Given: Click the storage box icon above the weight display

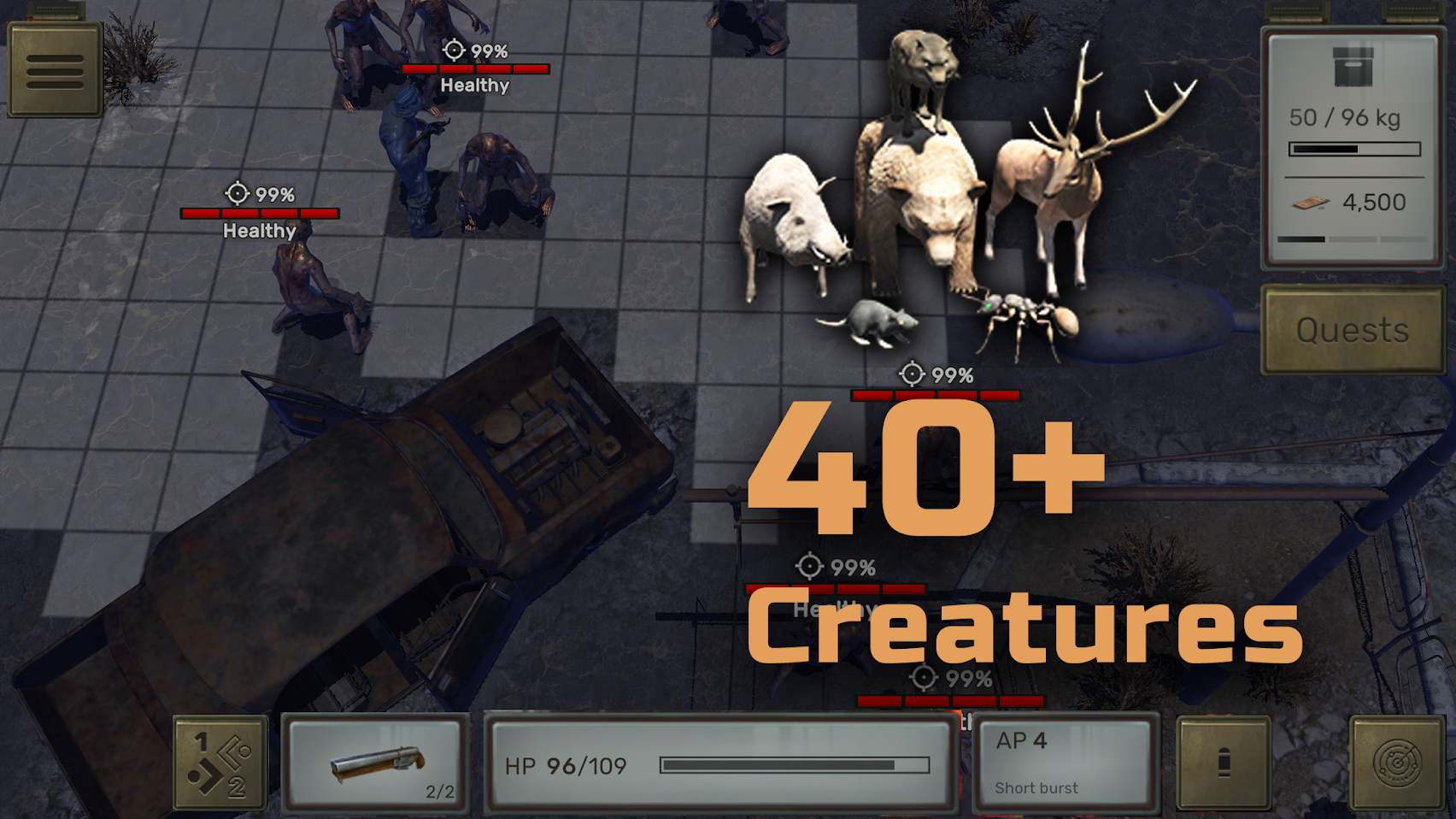Looking at the screenshot, I should point(1352,67).
